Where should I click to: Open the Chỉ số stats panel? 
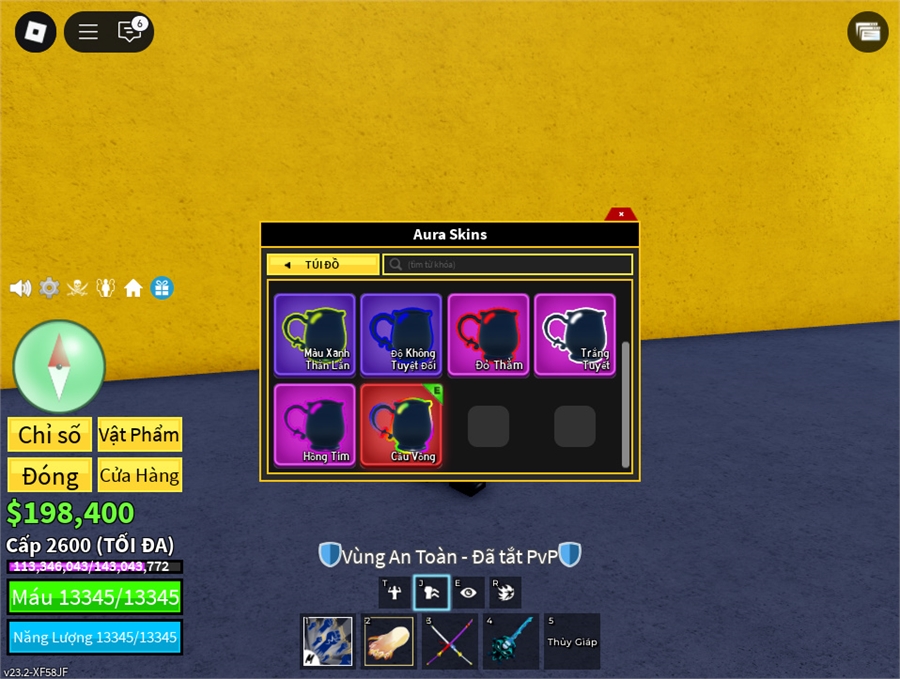50,435
